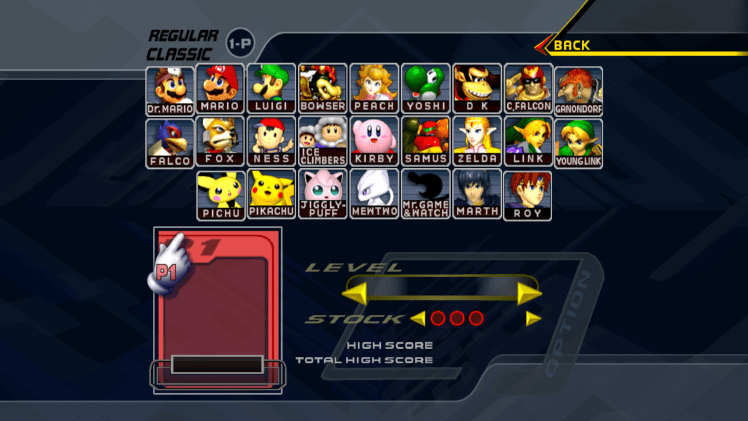
Task: Pick the Ice Climbers tile
Action: pos(323,142)
